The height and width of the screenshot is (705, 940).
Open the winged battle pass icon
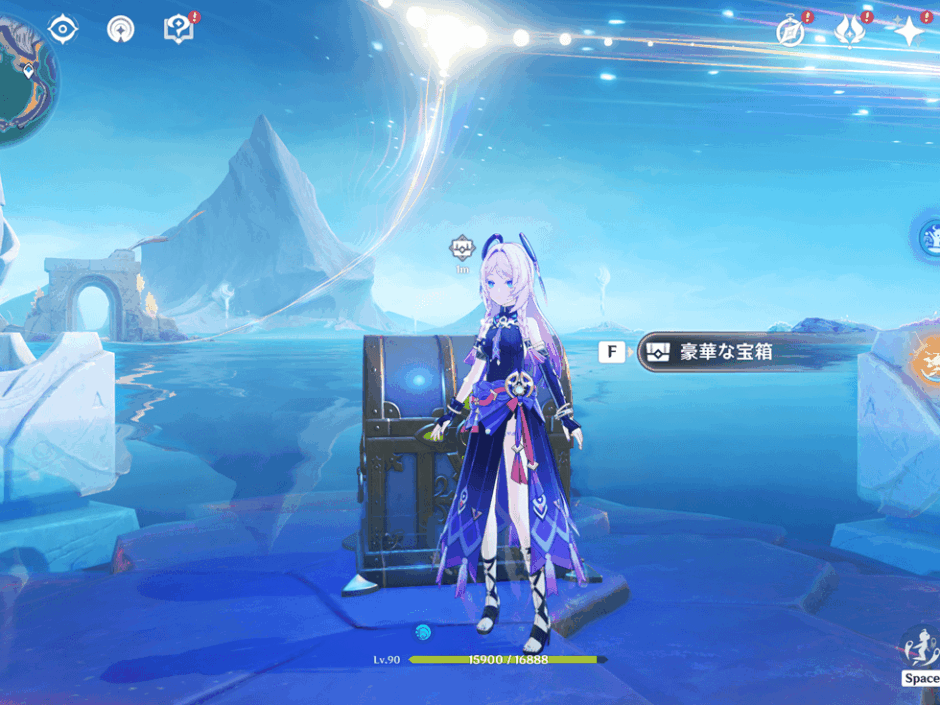click(850, 32)
